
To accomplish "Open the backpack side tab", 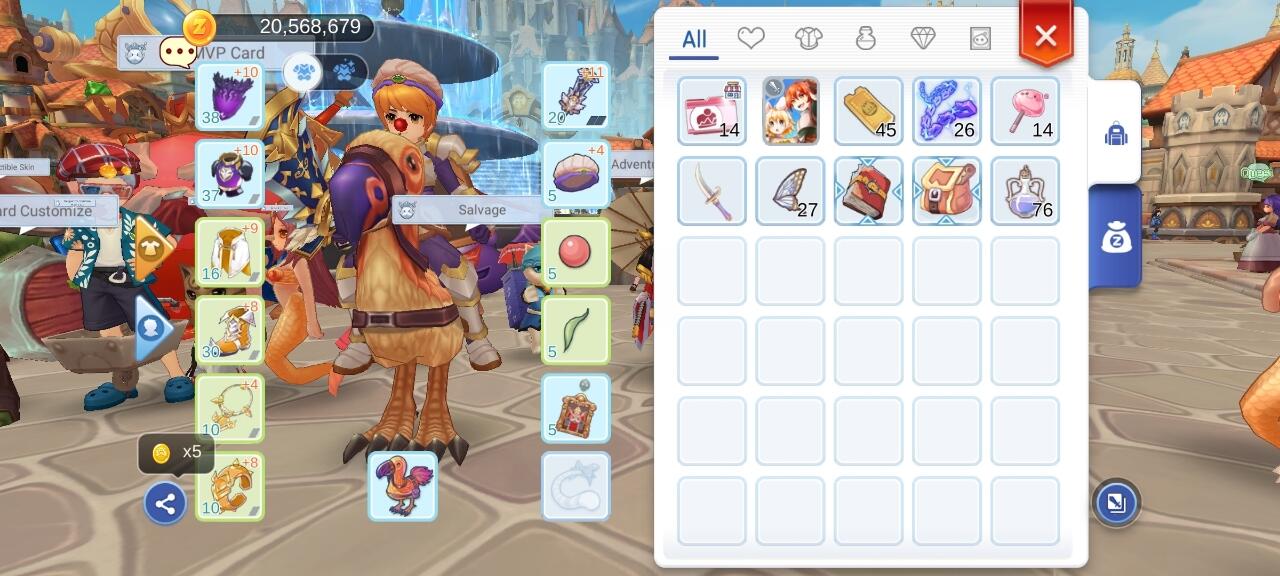I will pyautogui.click(x=1115, y=133).
